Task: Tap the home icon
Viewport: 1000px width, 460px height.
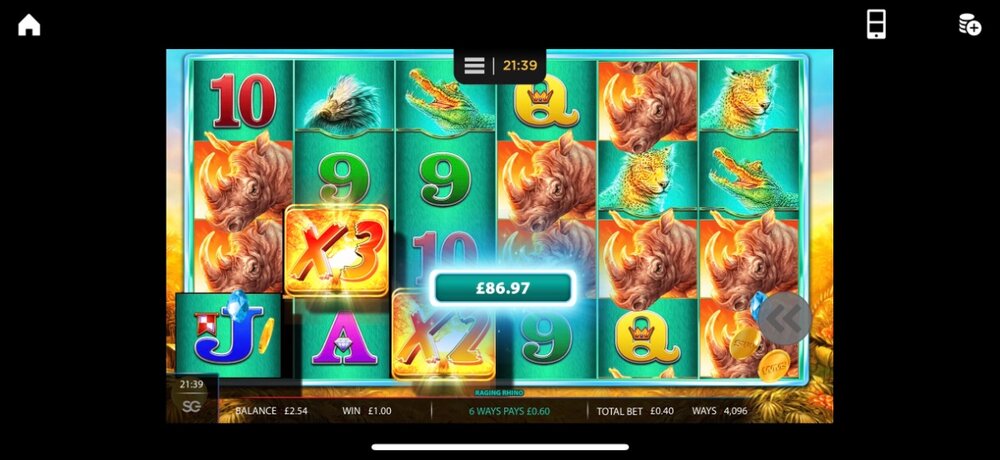Action: tap(29, 25)
